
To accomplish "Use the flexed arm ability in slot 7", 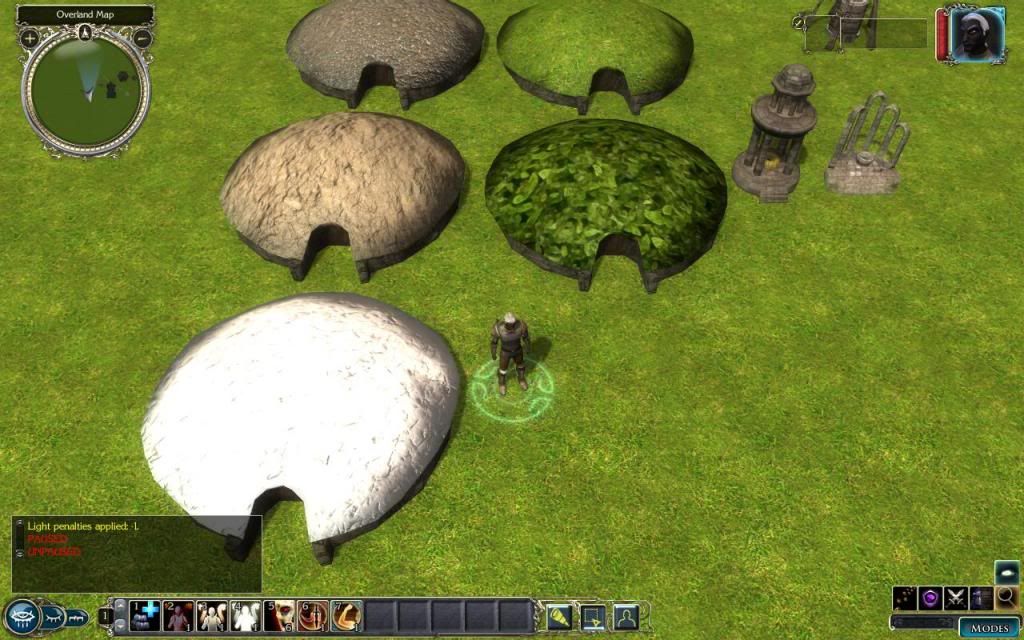I will [x=347, y=616].
